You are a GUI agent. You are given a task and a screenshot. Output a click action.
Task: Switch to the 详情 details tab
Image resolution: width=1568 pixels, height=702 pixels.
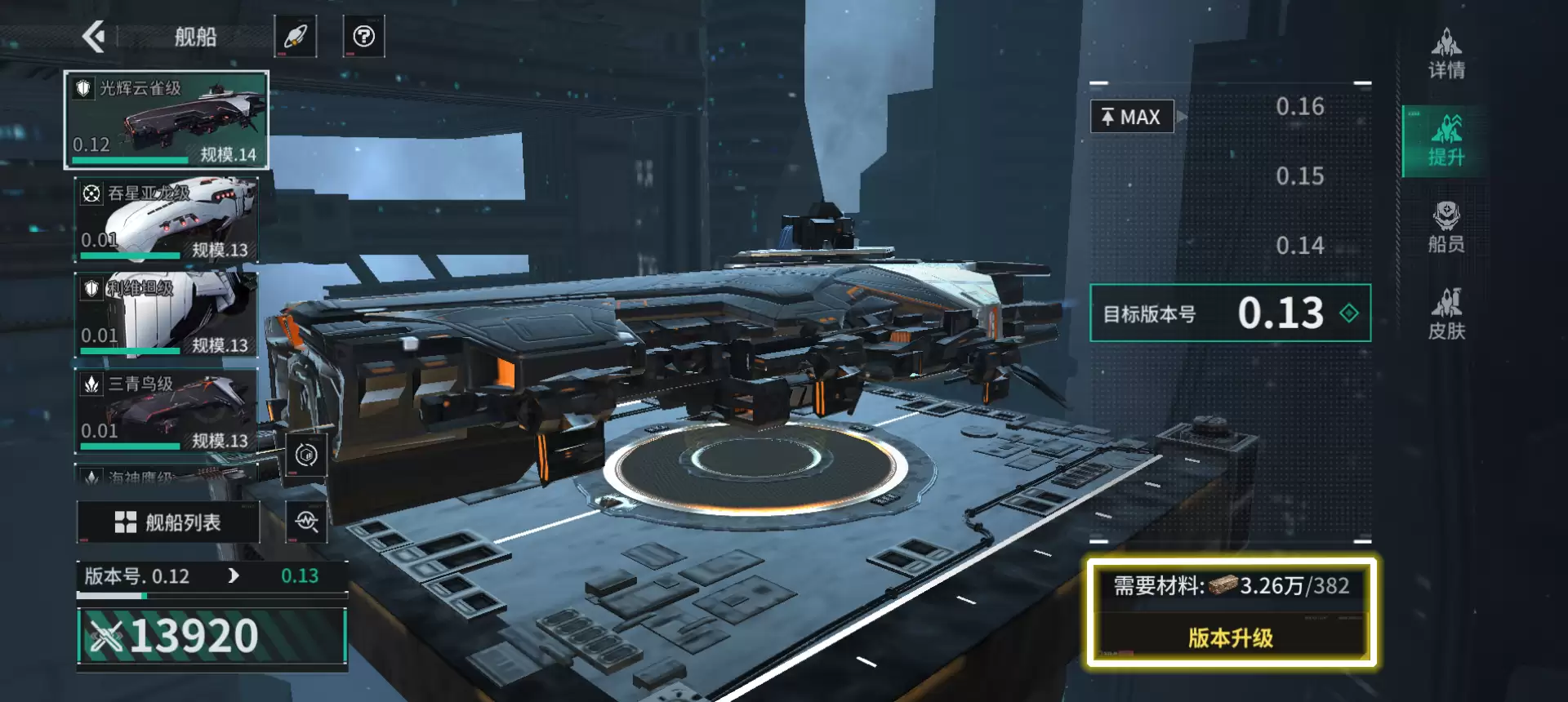1446,54
